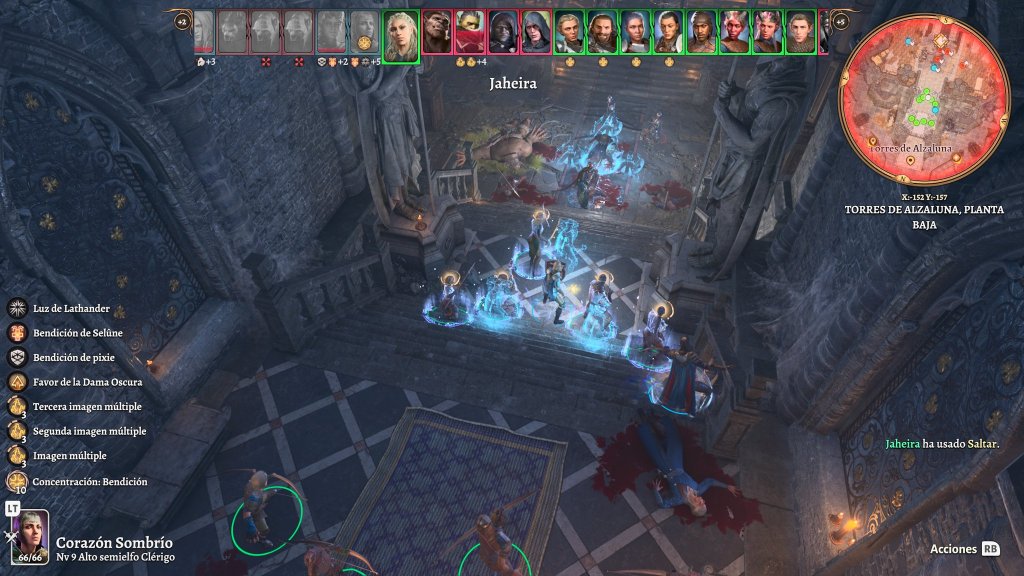Expand the +5 later turn order entries
Image resolution: width=1024 pixels, height=576 pixels.
(x=840, y=20)
